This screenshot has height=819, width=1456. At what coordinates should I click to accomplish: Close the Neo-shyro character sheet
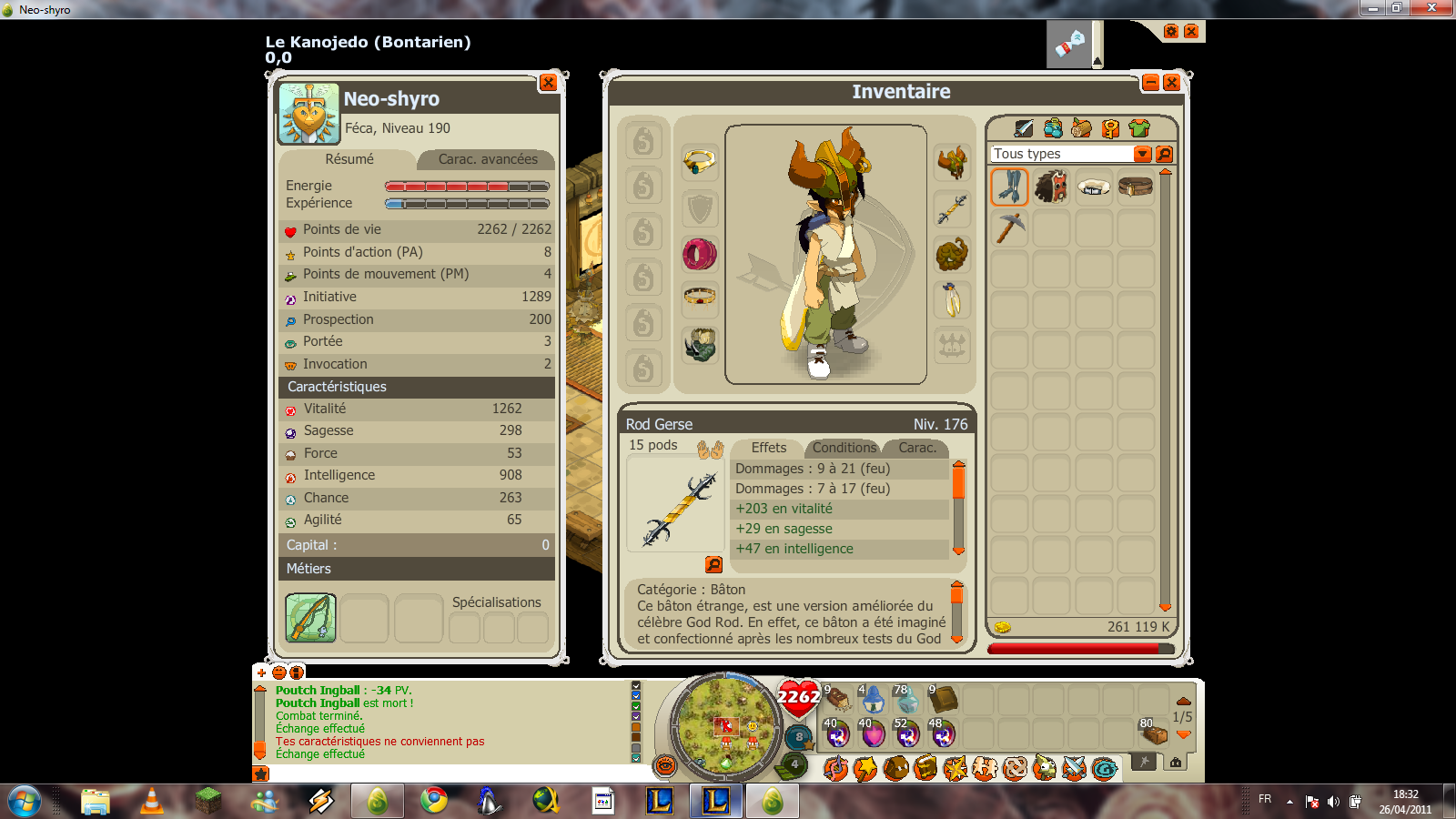tap(548, 83)
